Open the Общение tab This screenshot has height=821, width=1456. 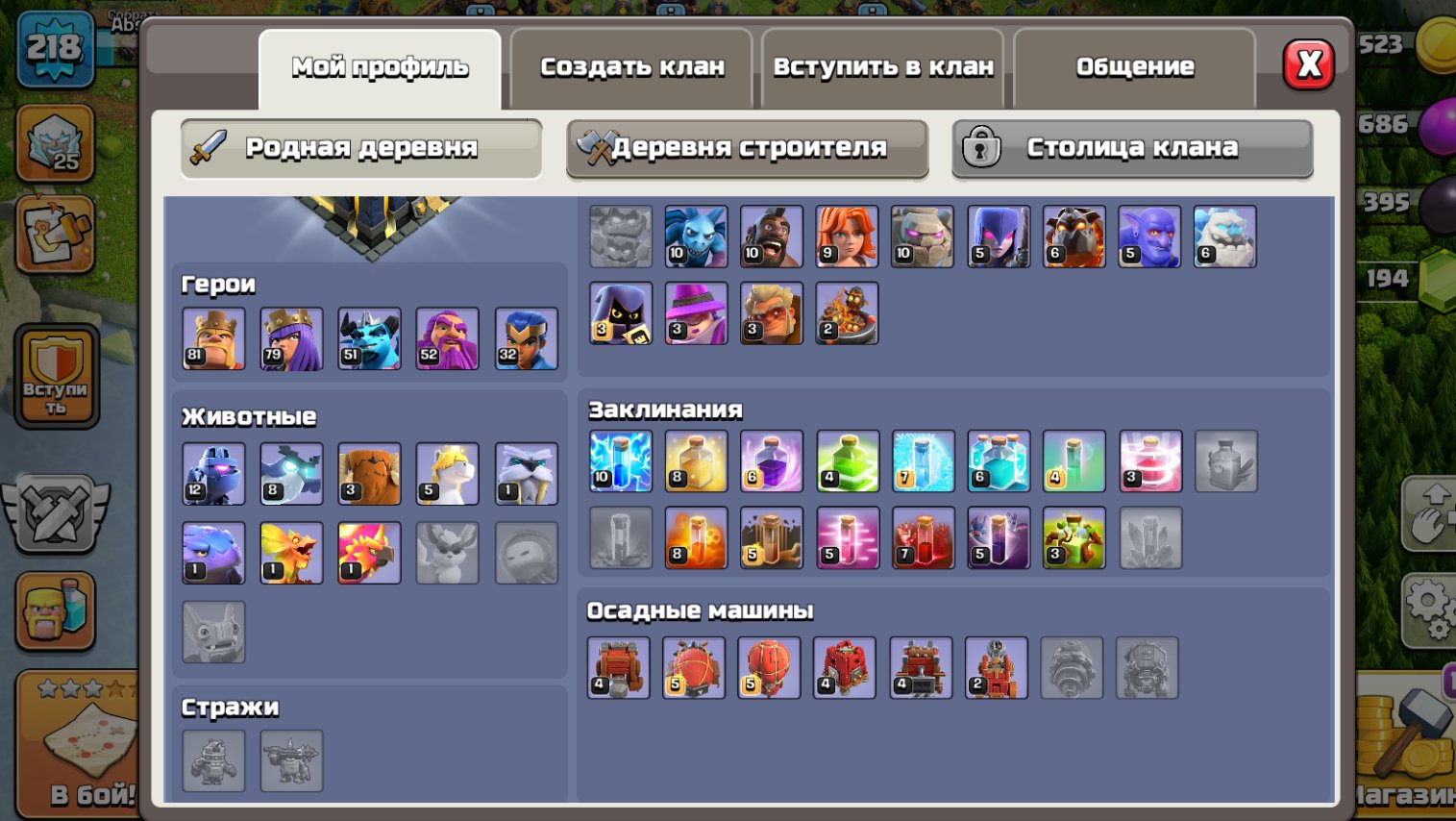point(1134,65)
